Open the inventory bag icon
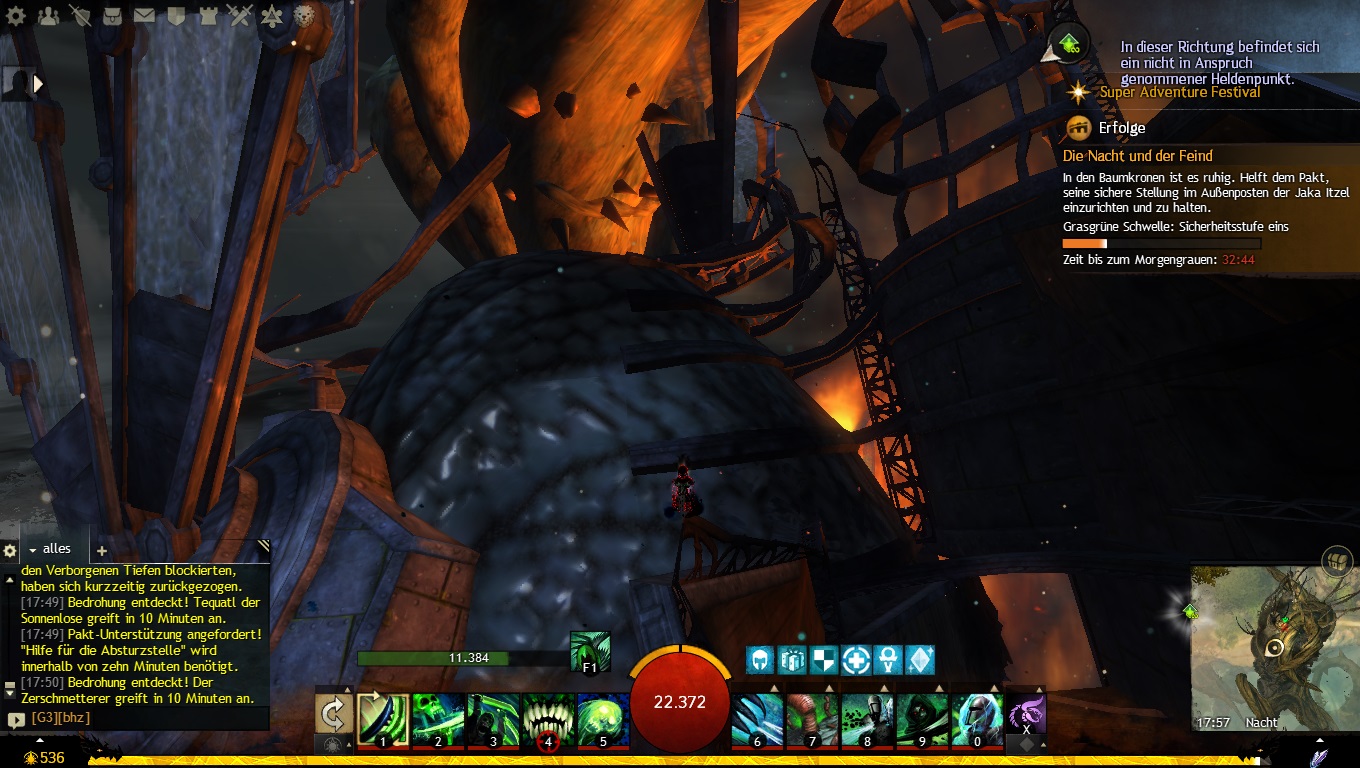 112,15
